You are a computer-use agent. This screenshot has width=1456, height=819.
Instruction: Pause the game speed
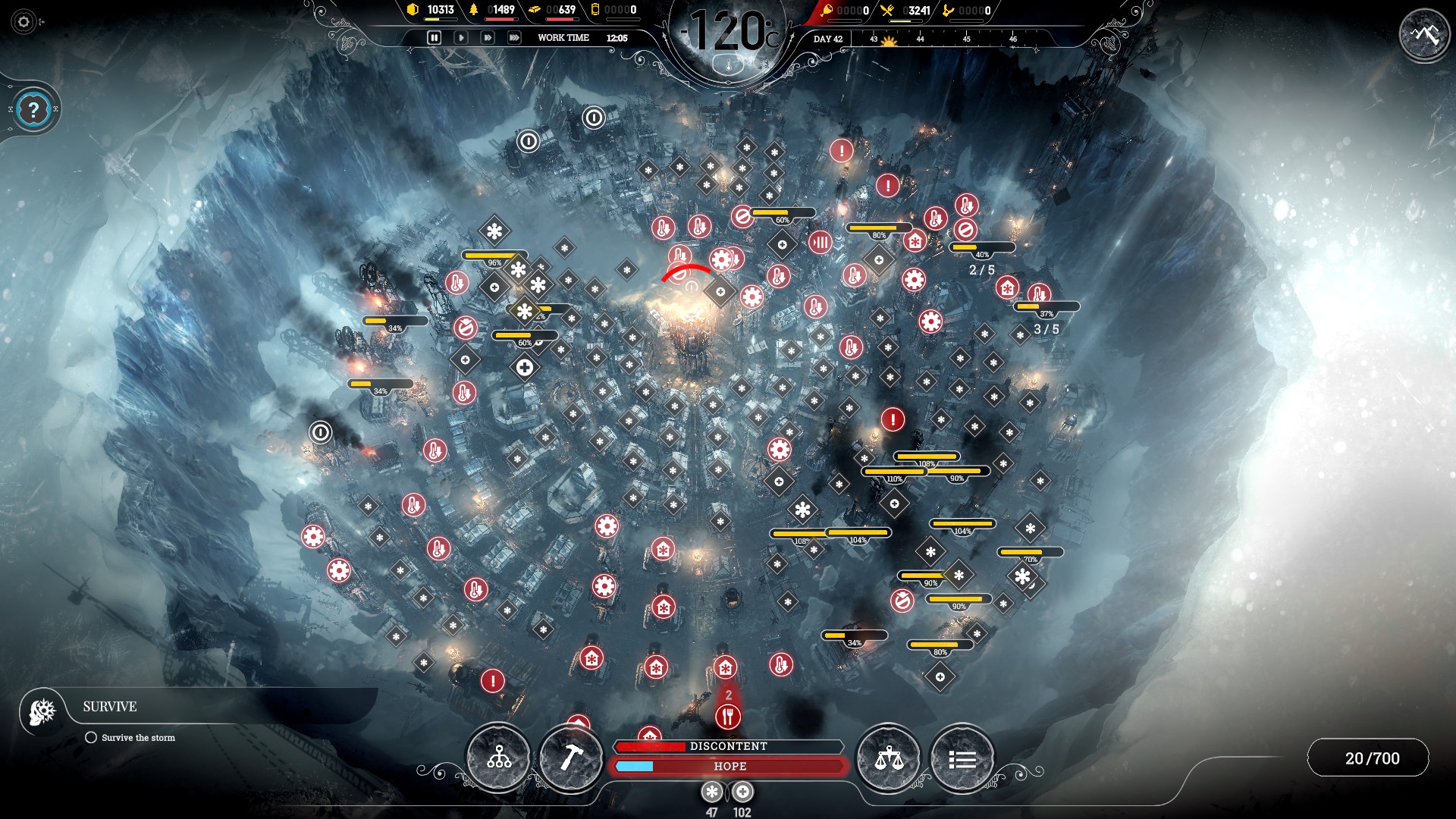point(434,37)
